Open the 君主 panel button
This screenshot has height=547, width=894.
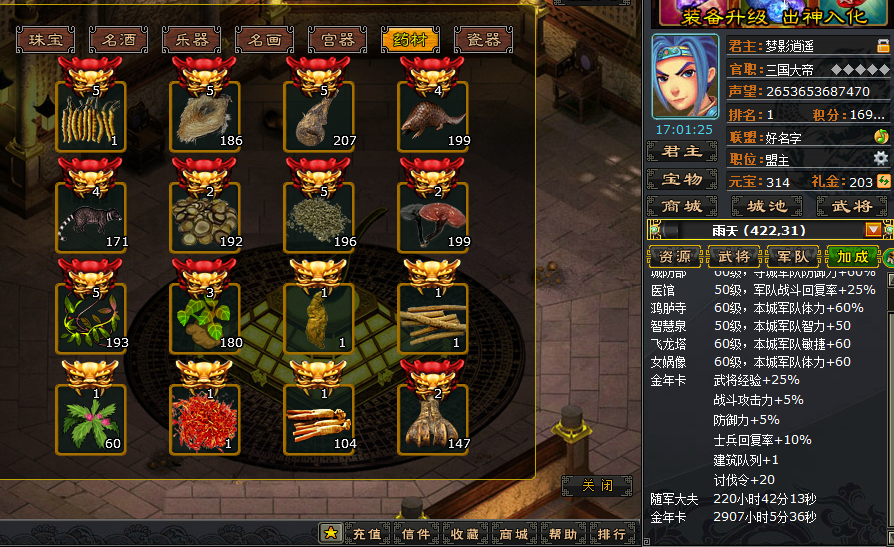pos(681,151)
